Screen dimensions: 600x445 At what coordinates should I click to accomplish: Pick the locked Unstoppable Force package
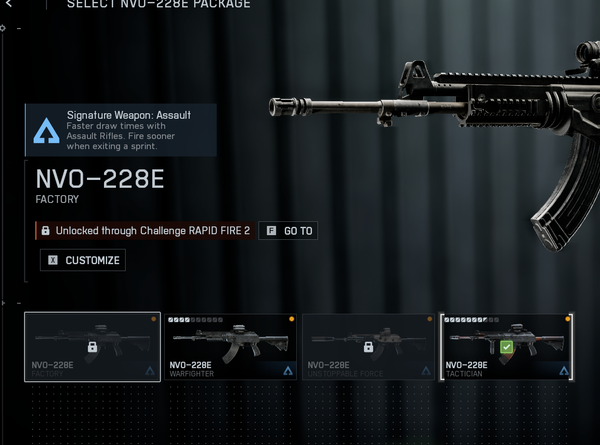point(369,347)
